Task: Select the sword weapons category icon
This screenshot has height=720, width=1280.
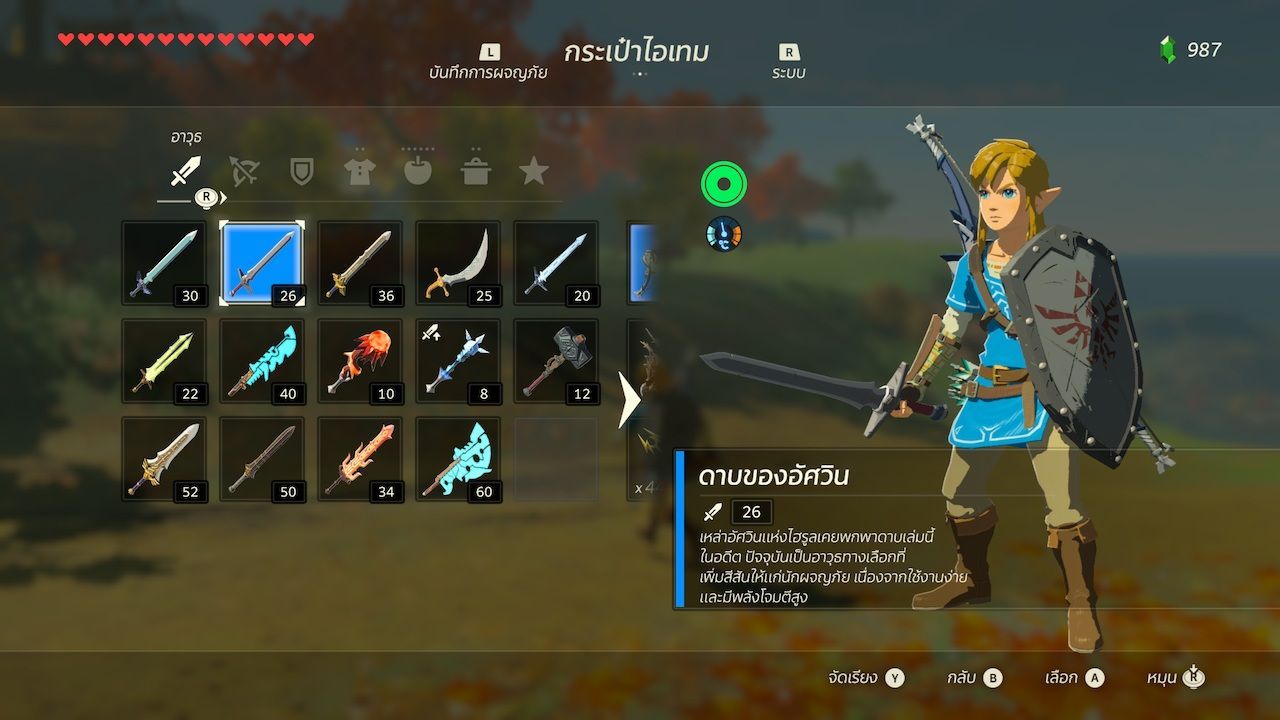Action: (x=184, y=170)
